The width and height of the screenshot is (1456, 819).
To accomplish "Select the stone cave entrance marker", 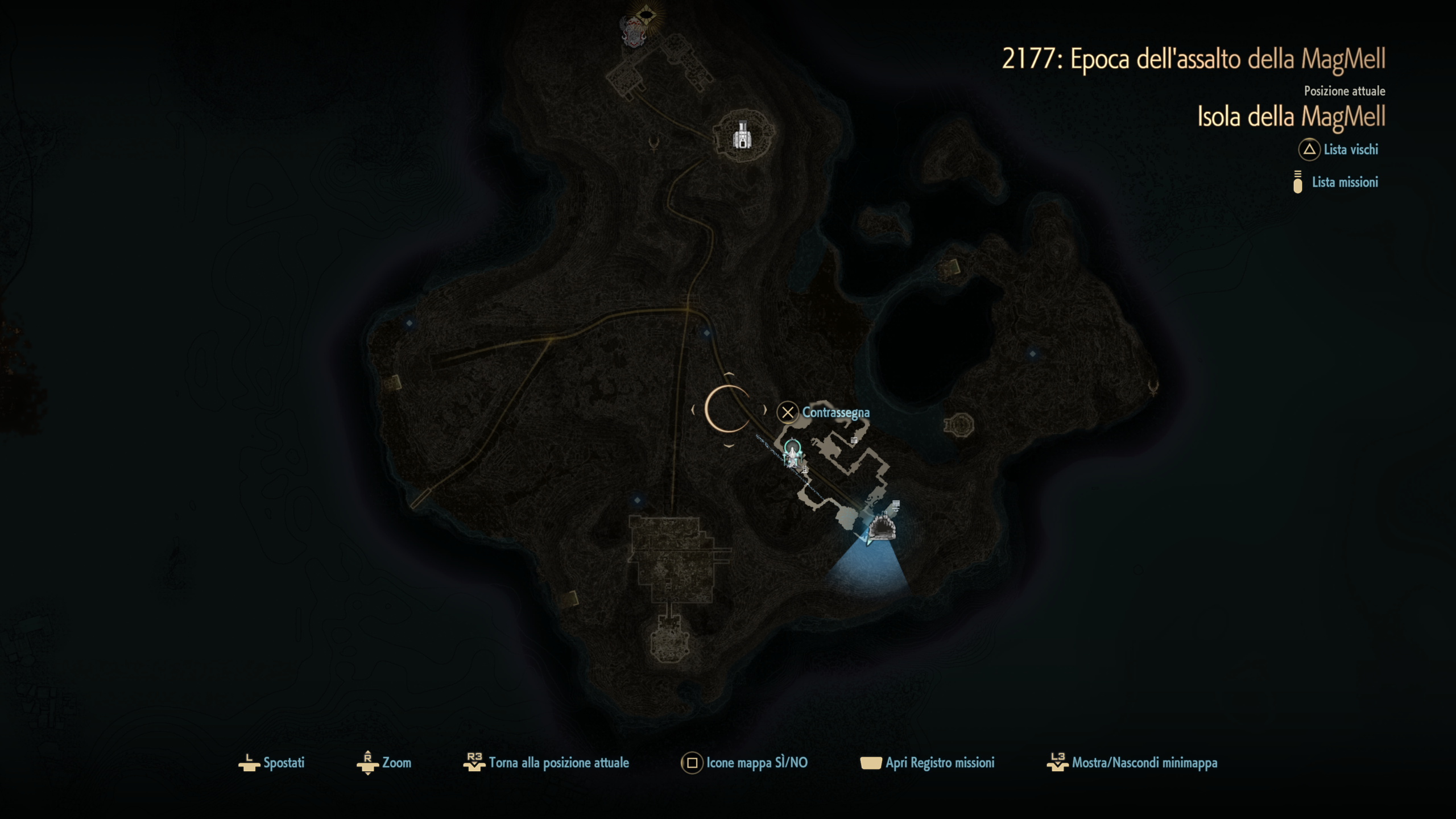I will pyautogui.click(x=882, y=526).
